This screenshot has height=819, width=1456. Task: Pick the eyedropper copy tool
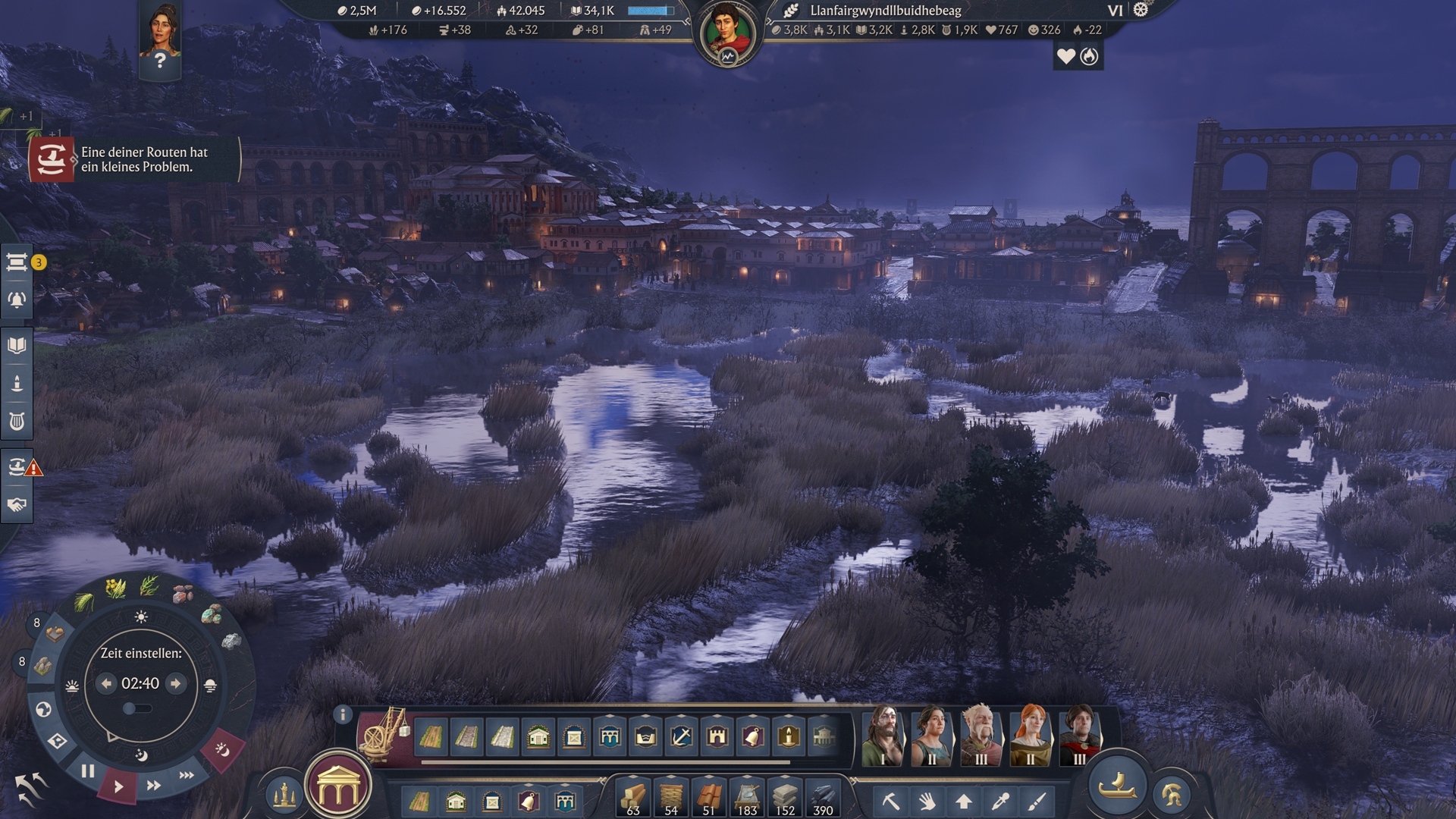[x=1000, y=801]
